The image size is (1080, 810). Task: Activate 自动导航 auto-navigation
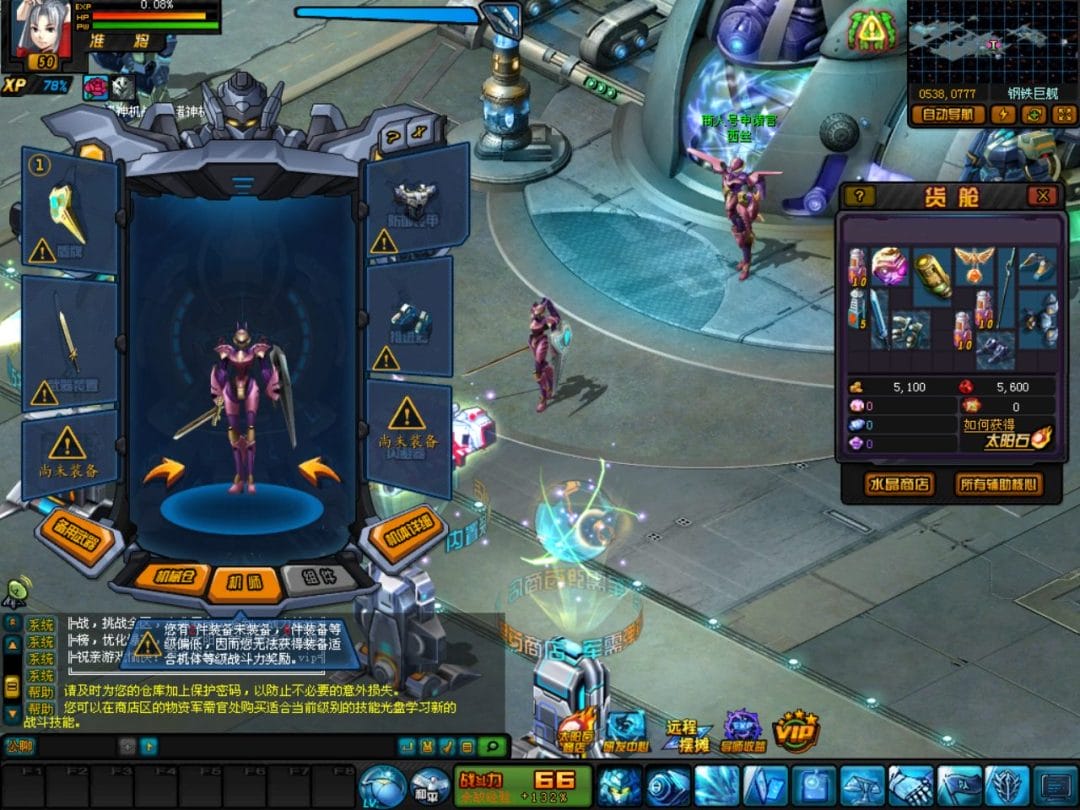coord(948,114)
